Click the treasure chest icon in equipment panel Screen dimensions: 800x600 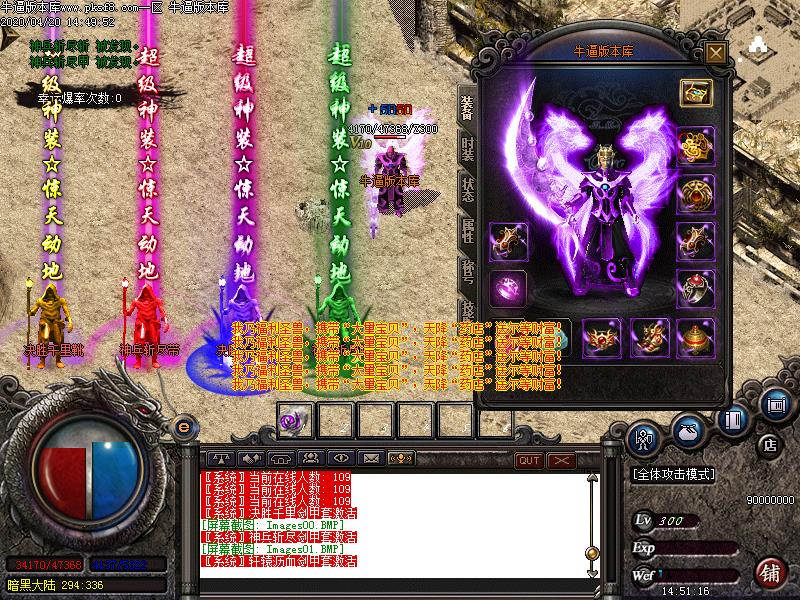[x=694, y=93]
